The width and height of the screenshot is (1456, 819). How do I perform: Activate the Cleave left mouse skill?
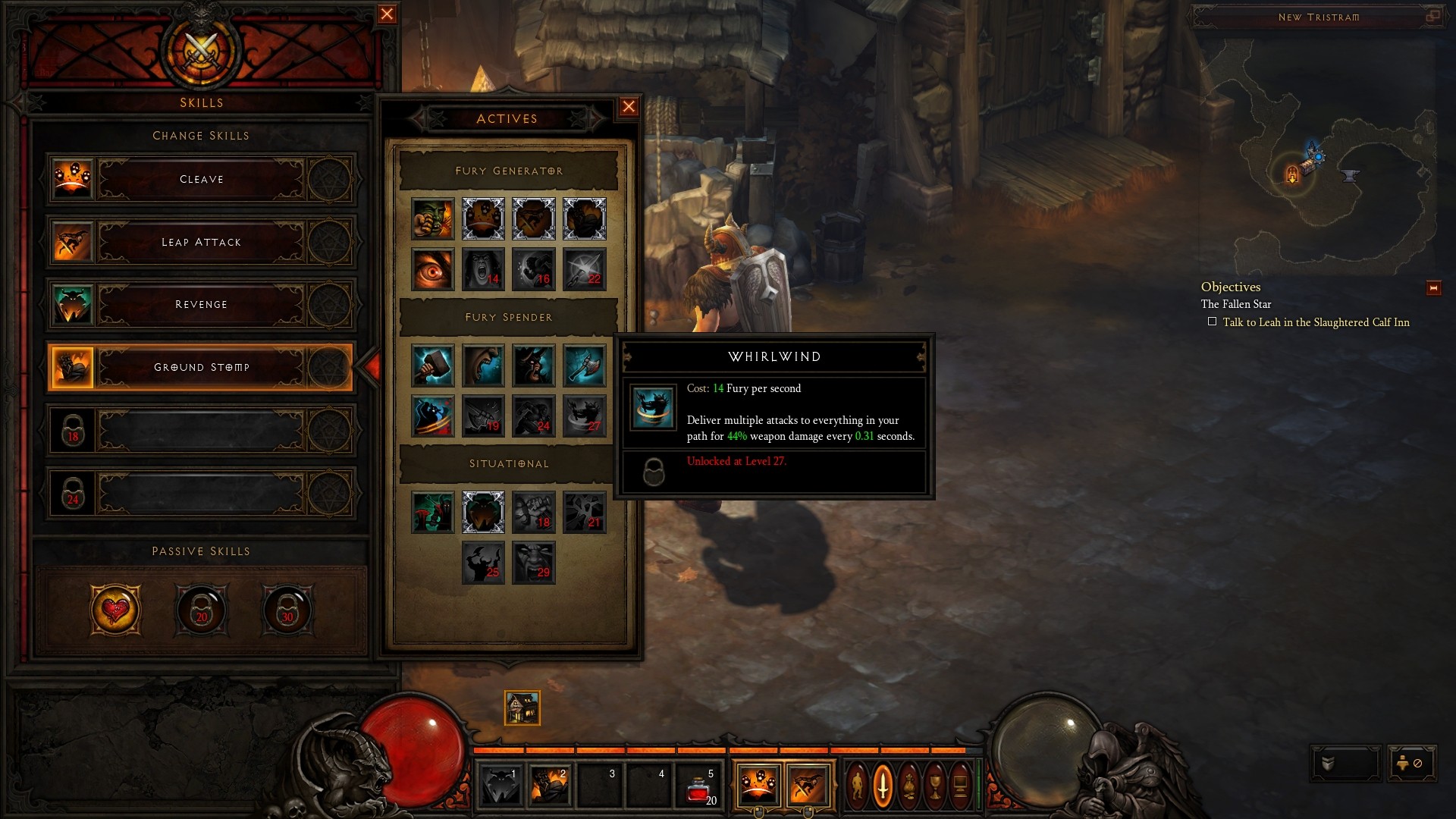pos(757,784)
